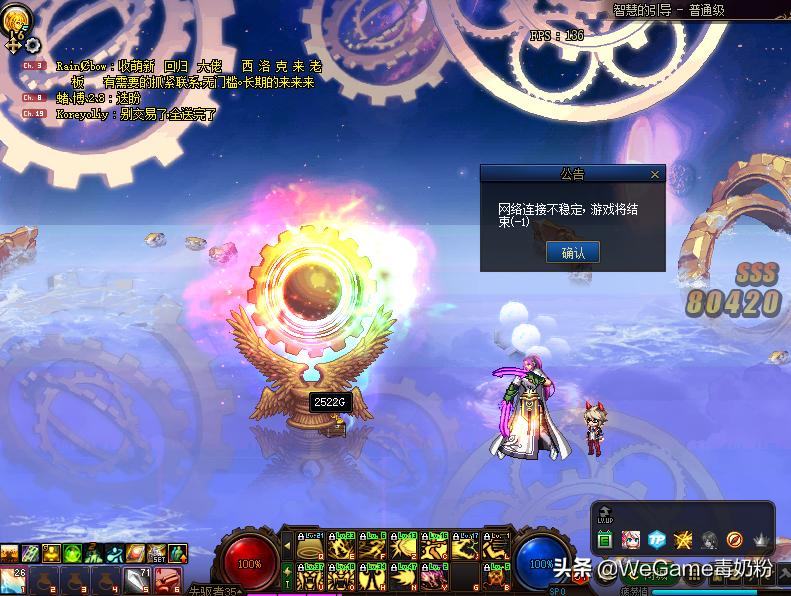Screen dimensions: 791x596
Task: Click the green orb buff icon
Action: [x=73, y=553]
